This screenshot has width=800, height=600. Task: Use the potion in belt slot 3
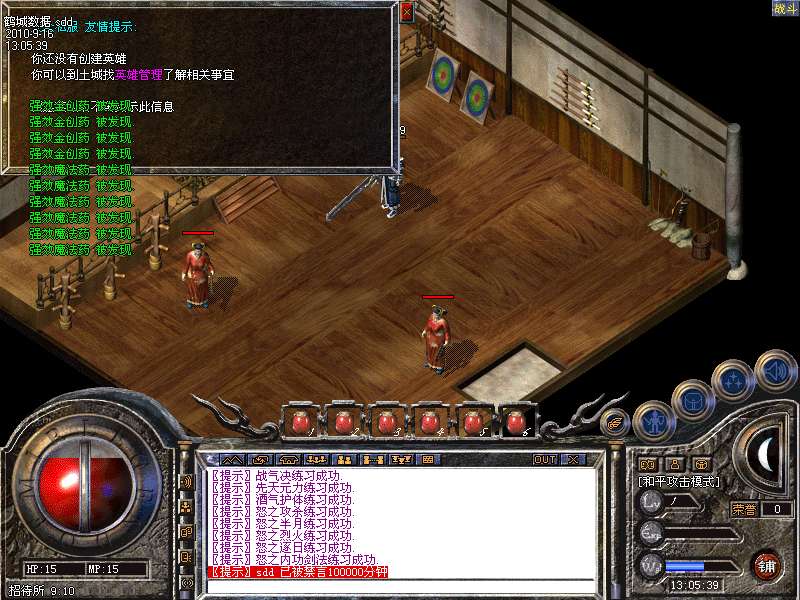(387, 422)
